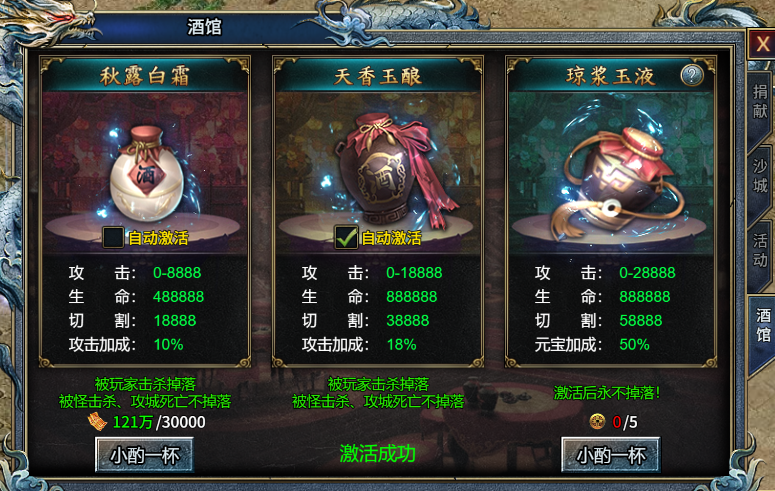Open the question mark help icon
775x491 pixels.
tap(692, 75)
